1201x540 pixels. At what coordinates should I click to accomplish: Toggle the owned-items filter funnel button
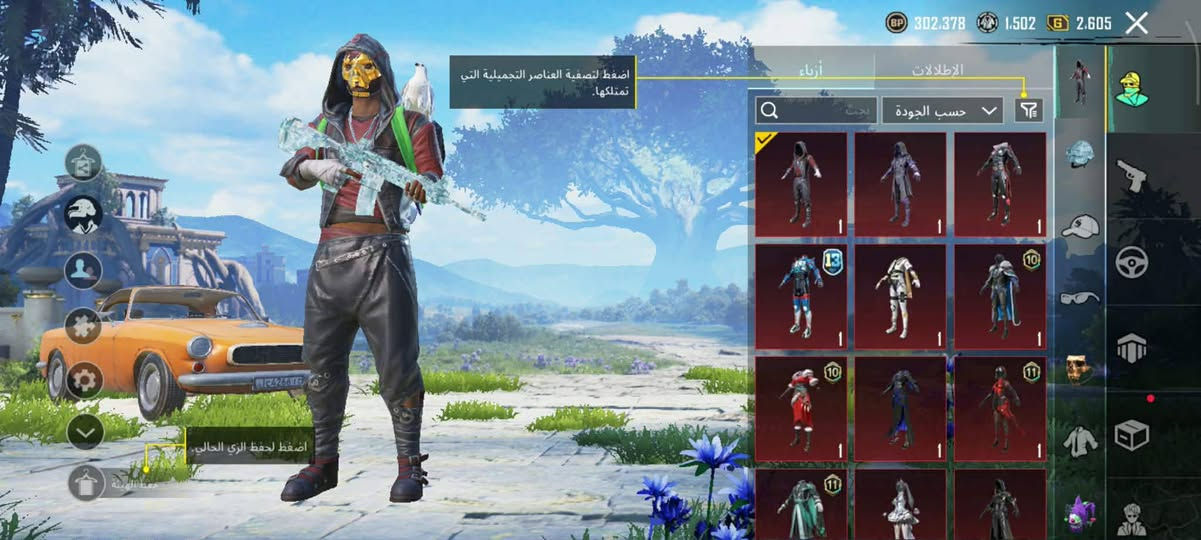click(x=1028, y=111)
